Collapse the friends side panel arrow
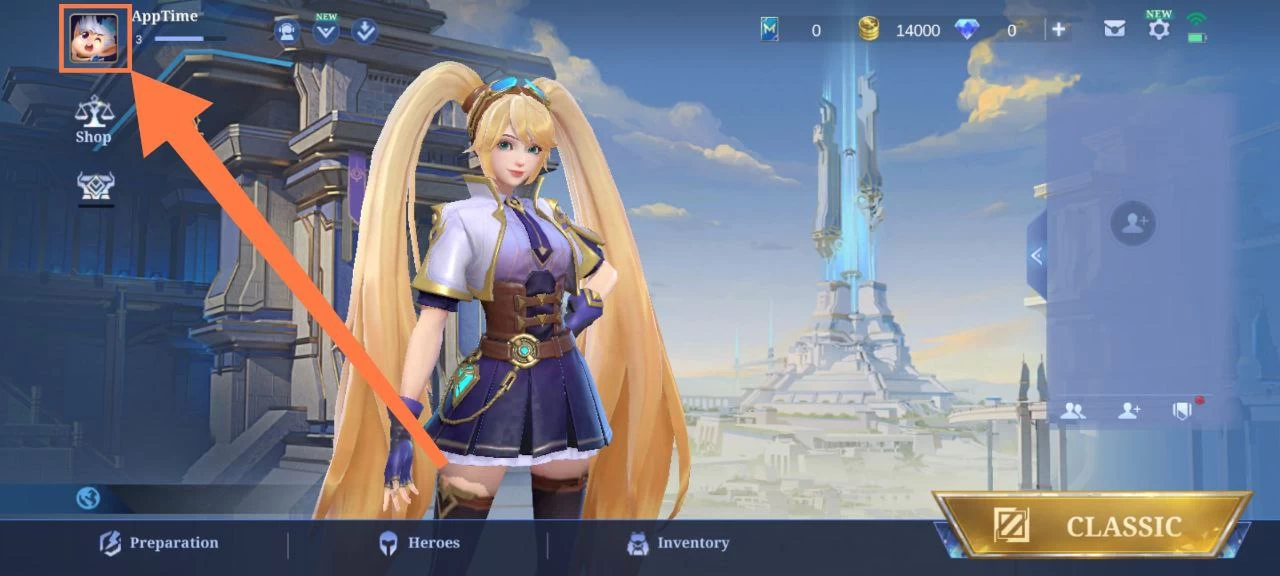 (x=1036, y=256)
